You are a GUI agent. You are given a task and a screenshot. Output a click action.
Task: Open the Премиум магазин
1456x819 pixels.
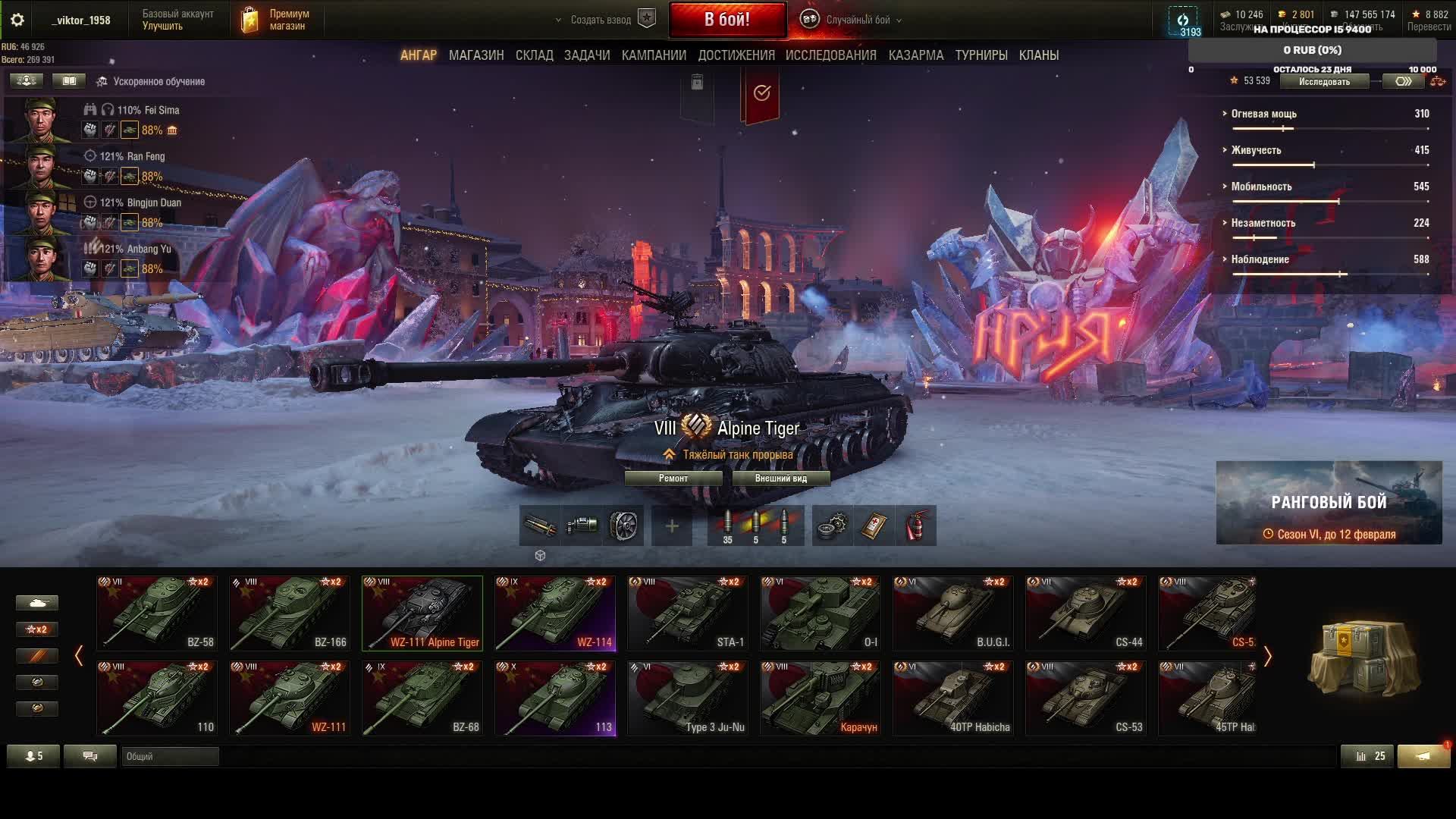[277, 20]
